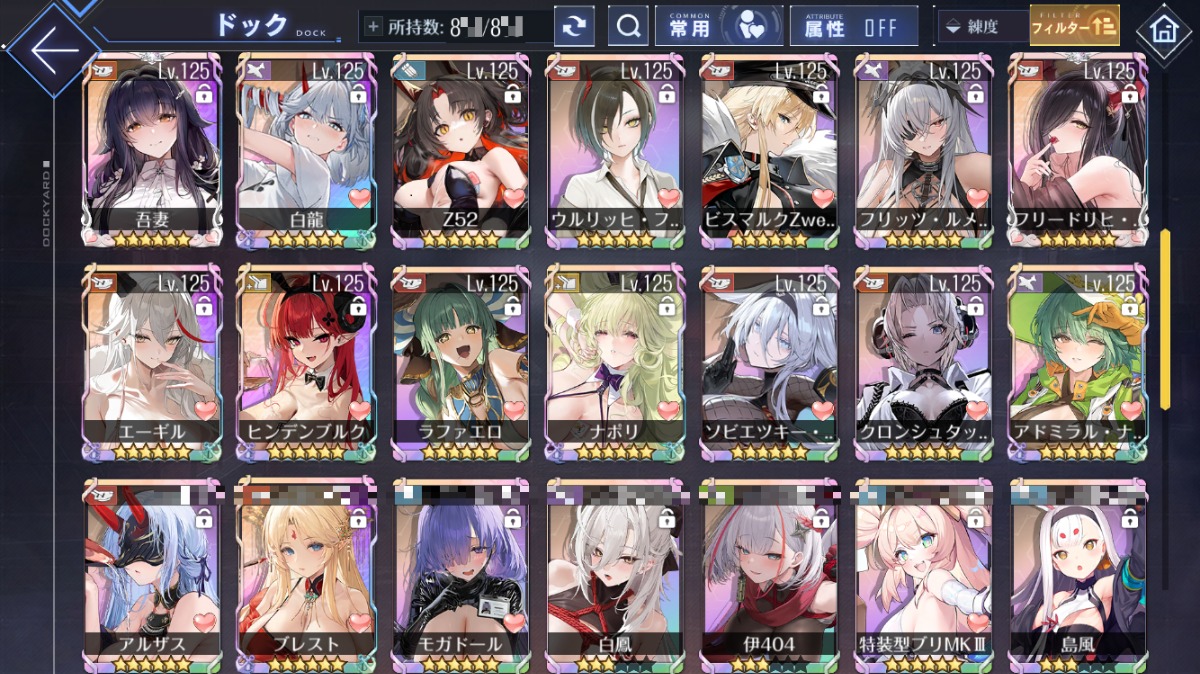This screenshot has width=1200, height=674.
Task: Tap the refresh arrows button
Action: pos(574,27)
